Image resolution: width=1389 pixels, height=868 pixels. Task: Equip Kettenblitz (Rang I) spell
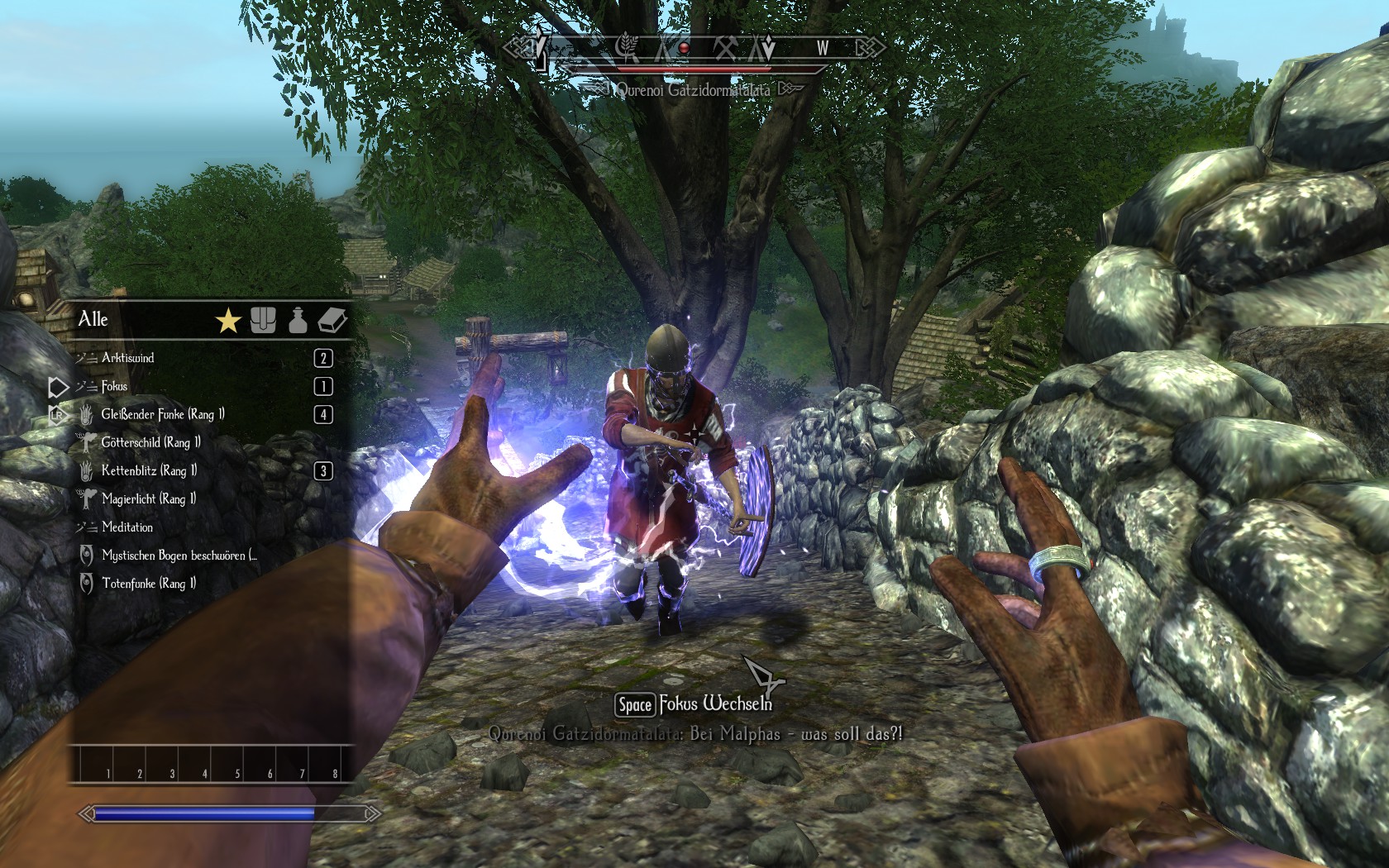(x=149, y=470)
